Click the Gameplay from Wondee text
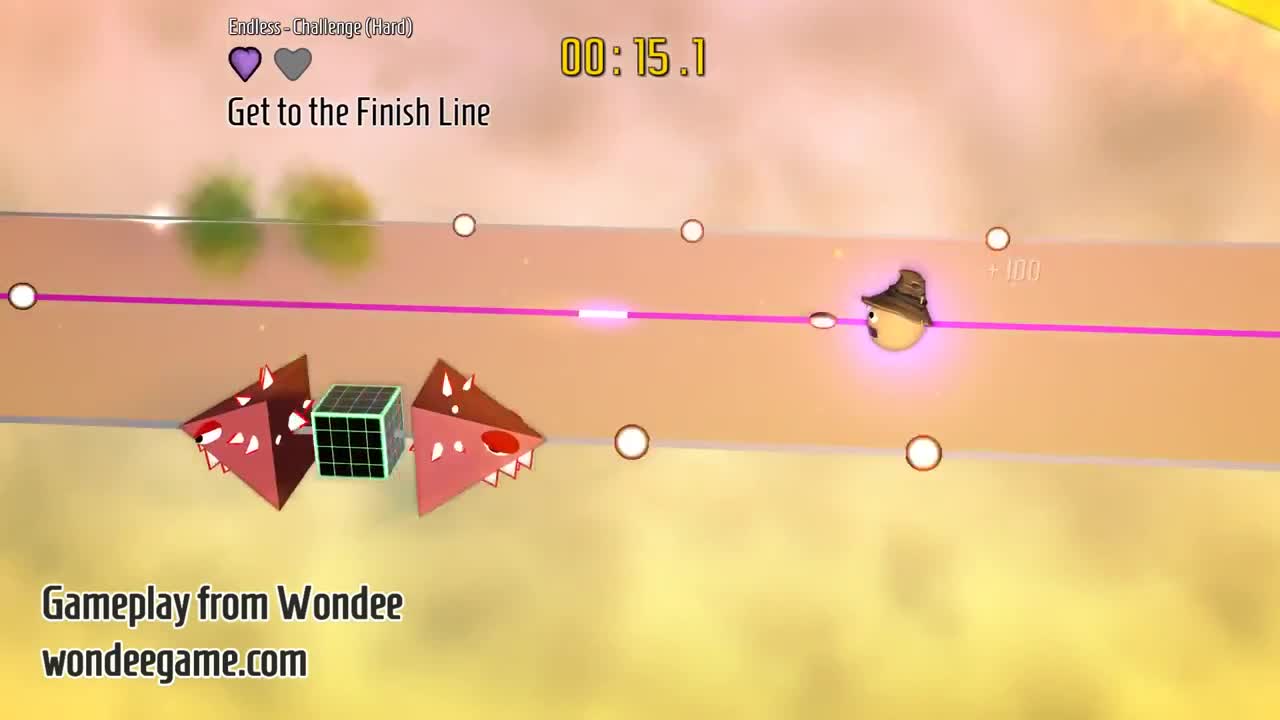 pyautogui.click(x=221, y=602)
